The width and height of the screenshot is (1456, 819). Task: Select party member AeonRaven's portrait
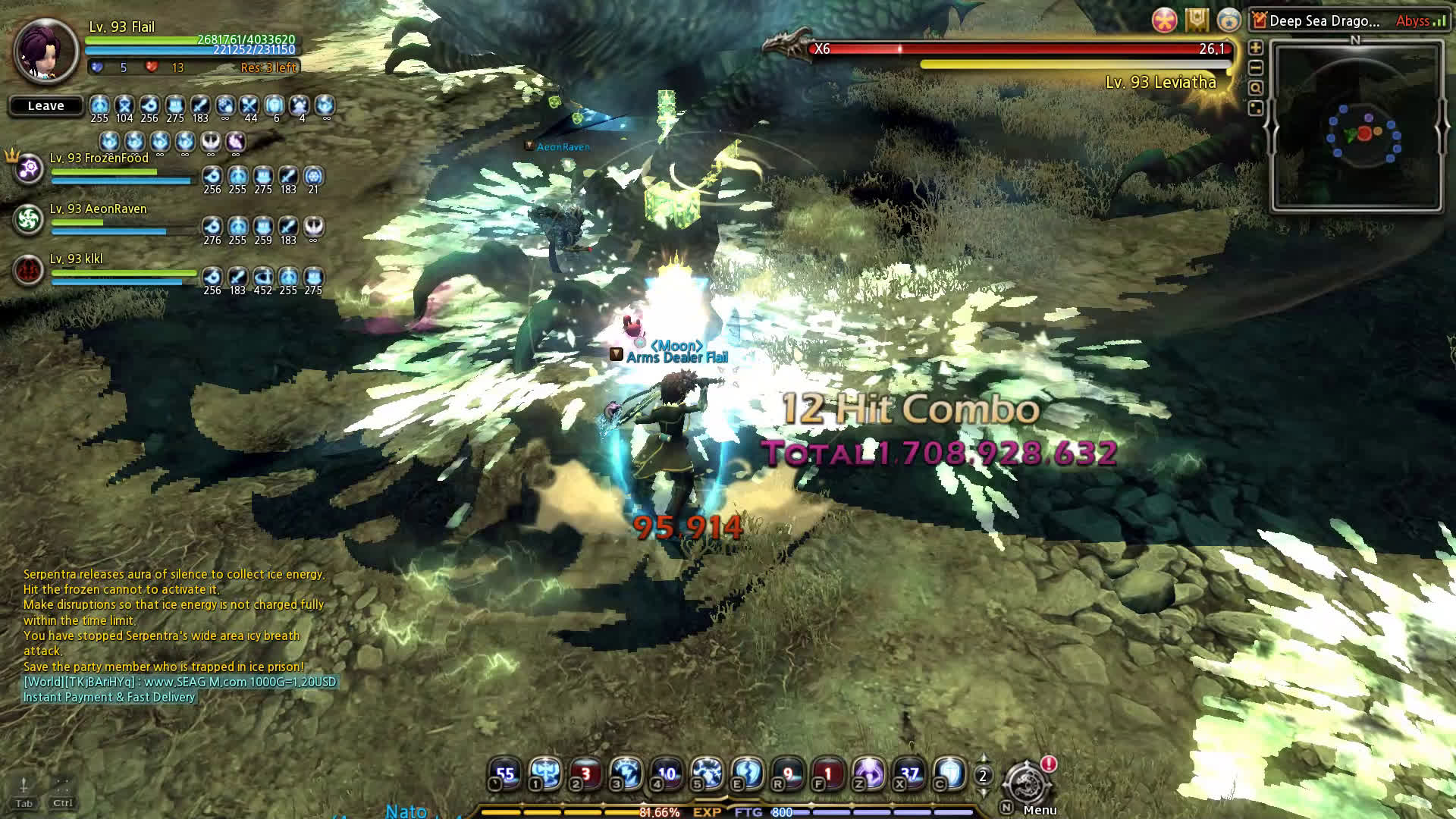click(29, 220)
